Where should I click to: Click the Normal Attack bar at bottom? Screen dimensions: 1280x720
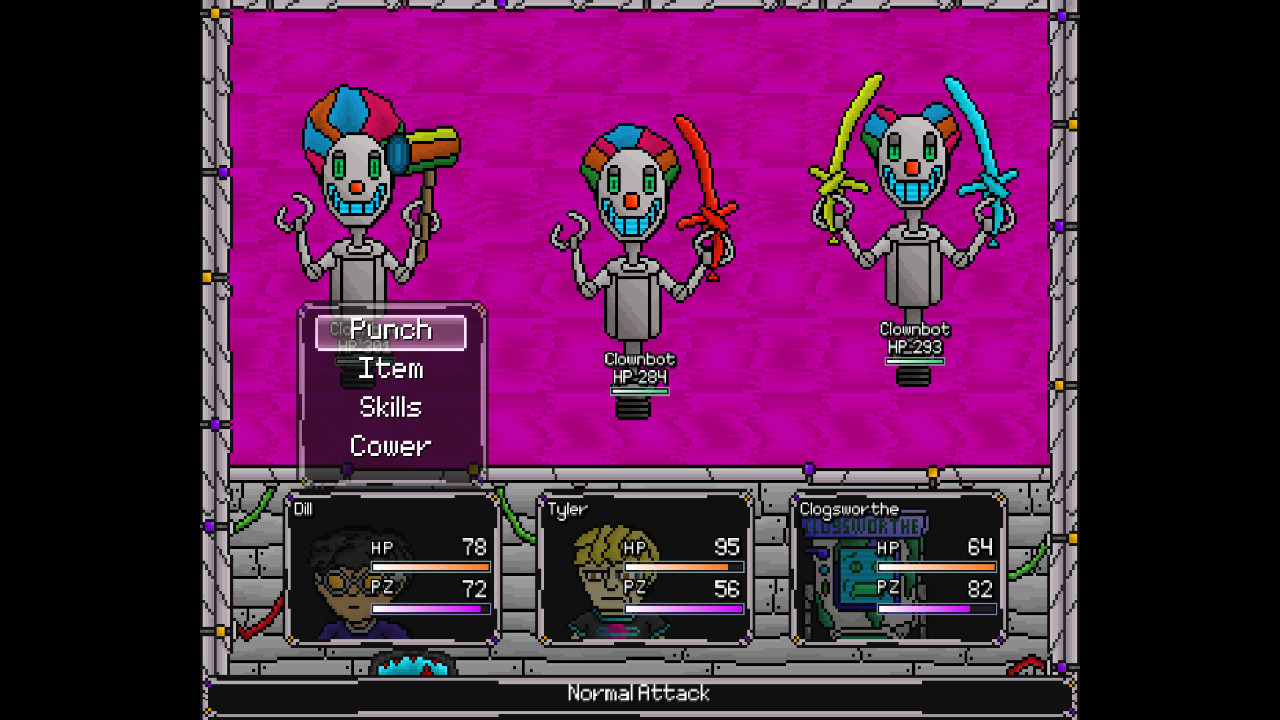click(x=638, y=693)
